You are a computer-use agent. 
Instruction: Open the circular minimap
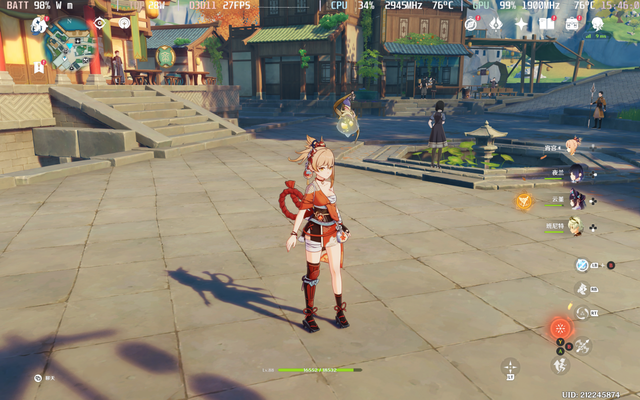72,43
